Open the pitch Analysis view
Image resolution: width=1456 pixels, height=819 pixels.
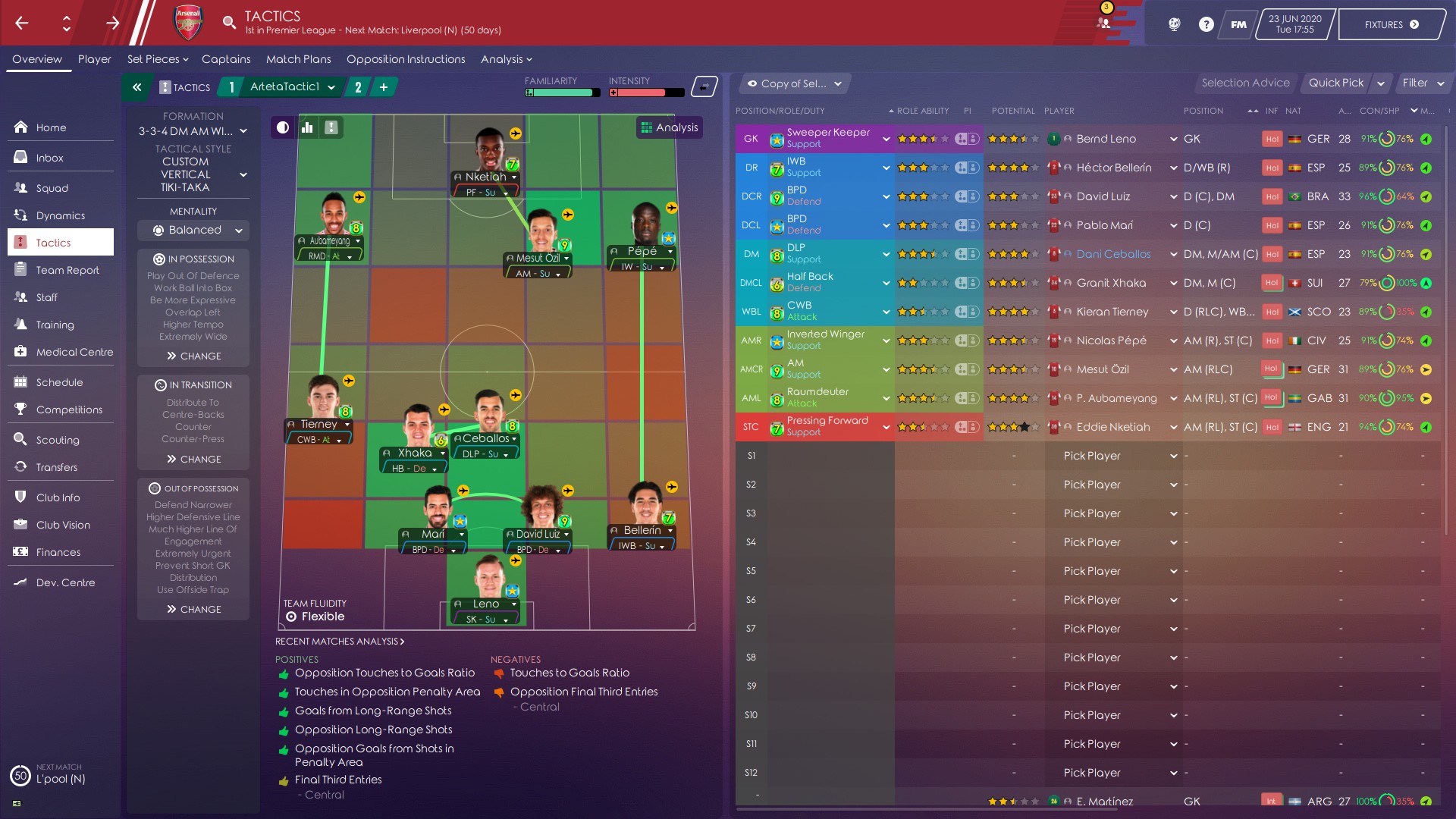[x=670, y=127]
